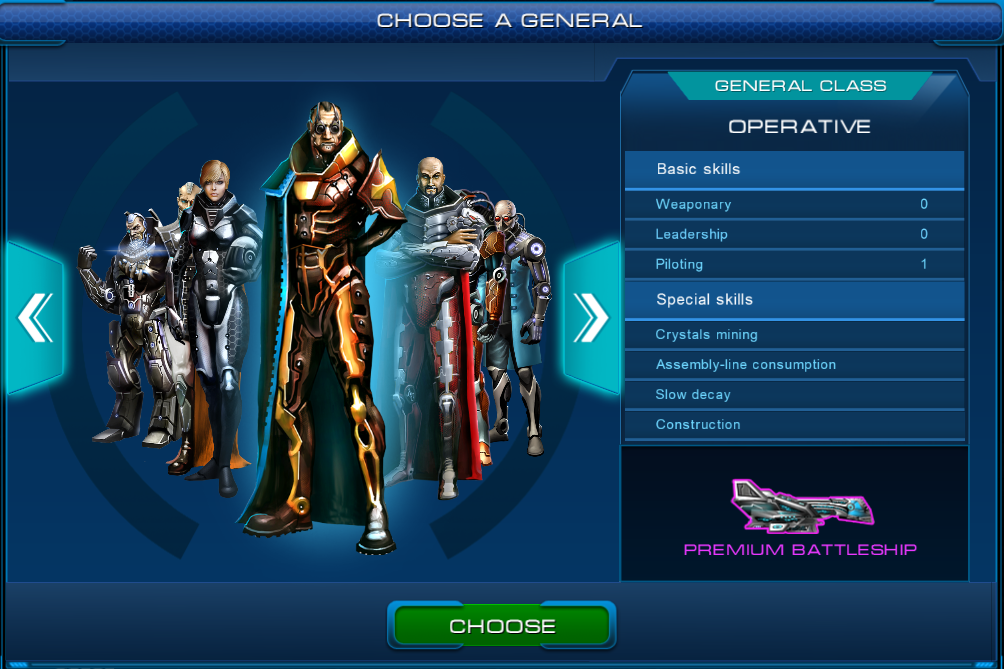Select the Weaponary basic skill row

[794, 204]
